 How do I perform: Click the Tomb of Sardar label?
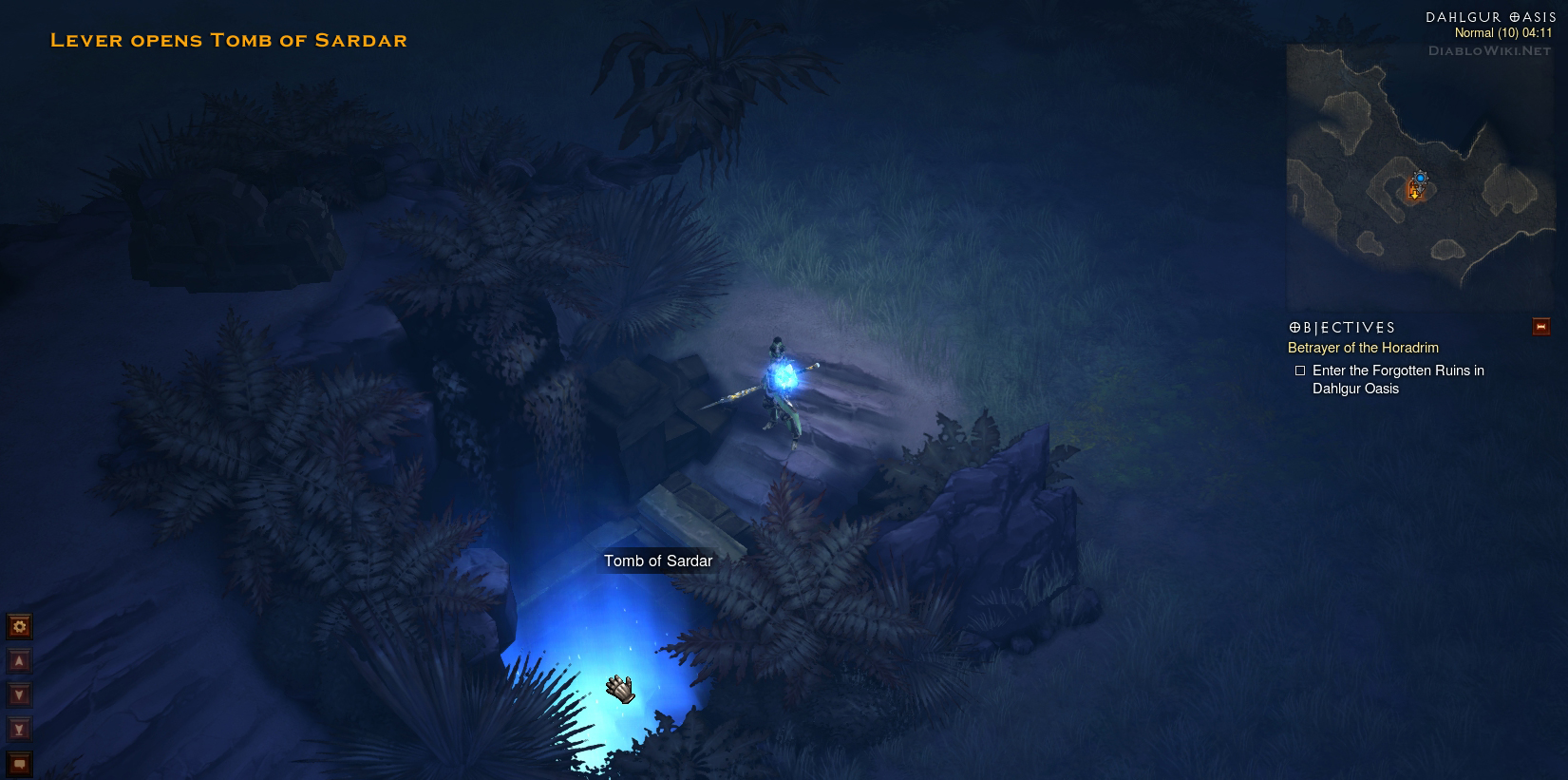(x=658, y=561)
